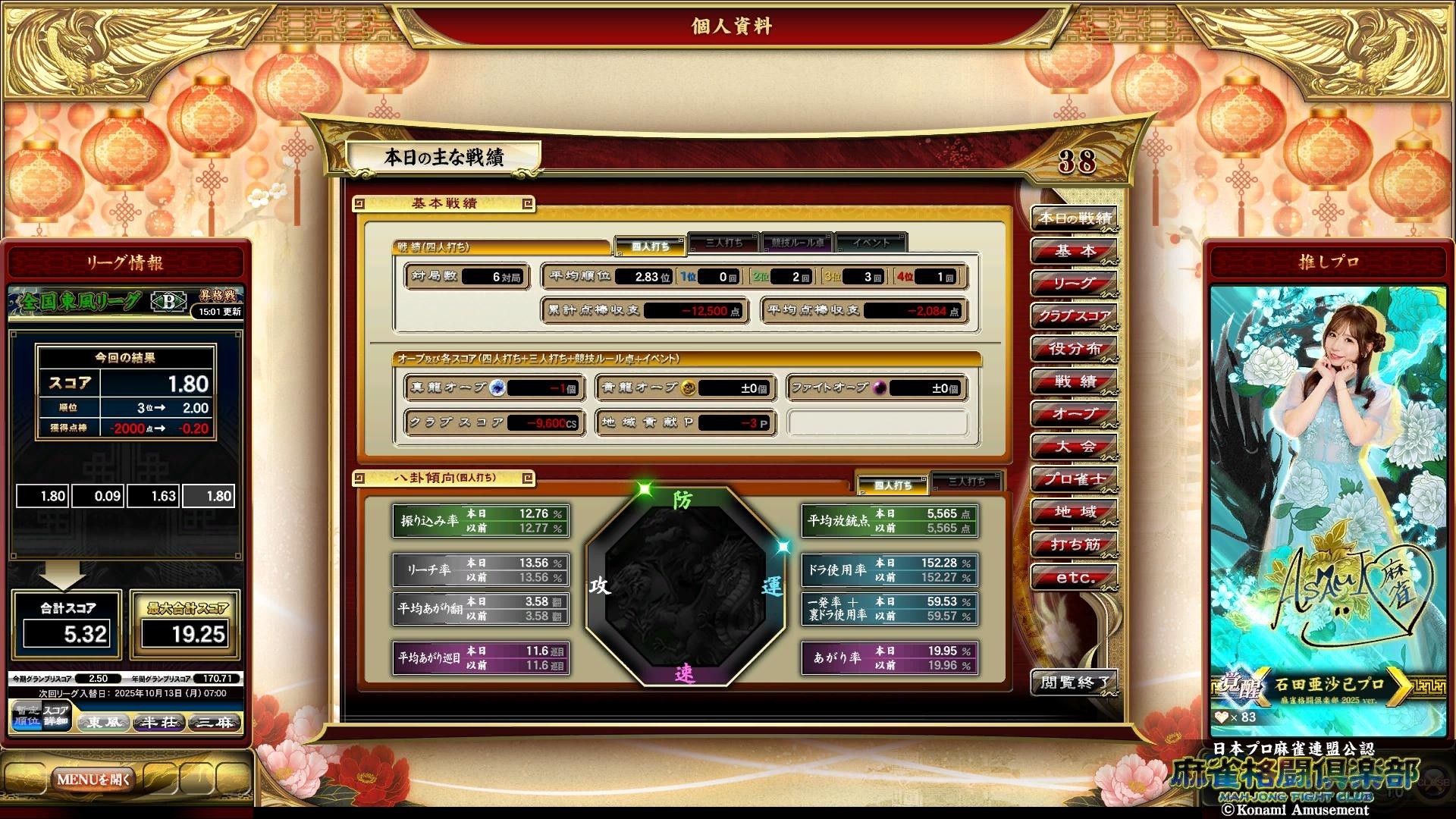This screenshot has height=819, width=1456.
Task: Open the リーグ sidebar panel
Action: (1074, 284)
